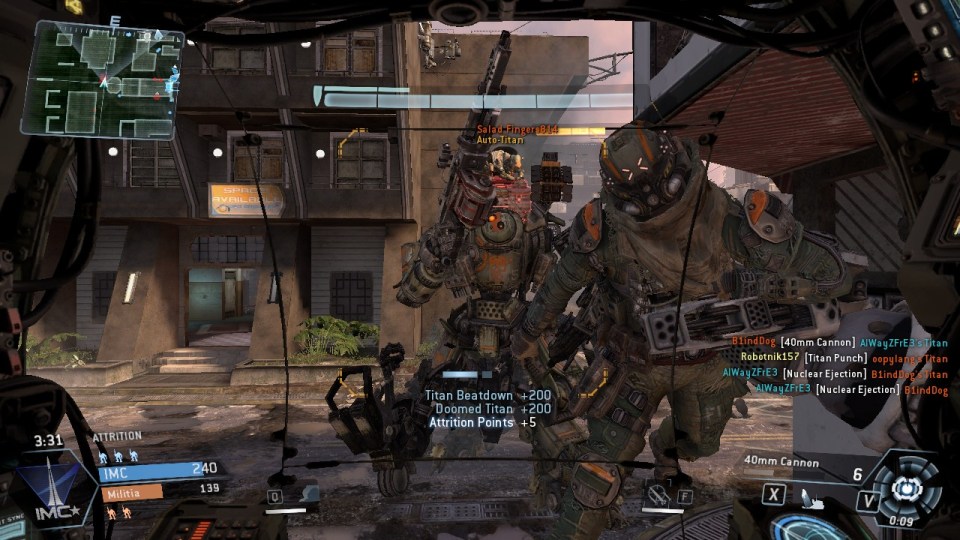
Task: Click the minimap radar display
Action: click(x=103, y=79)
